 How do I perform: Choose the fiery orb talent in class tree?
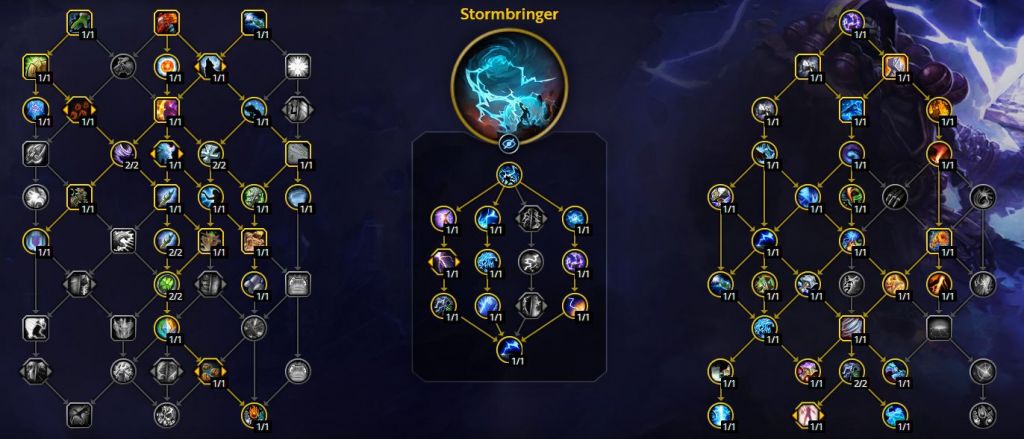tap(165, 66)
